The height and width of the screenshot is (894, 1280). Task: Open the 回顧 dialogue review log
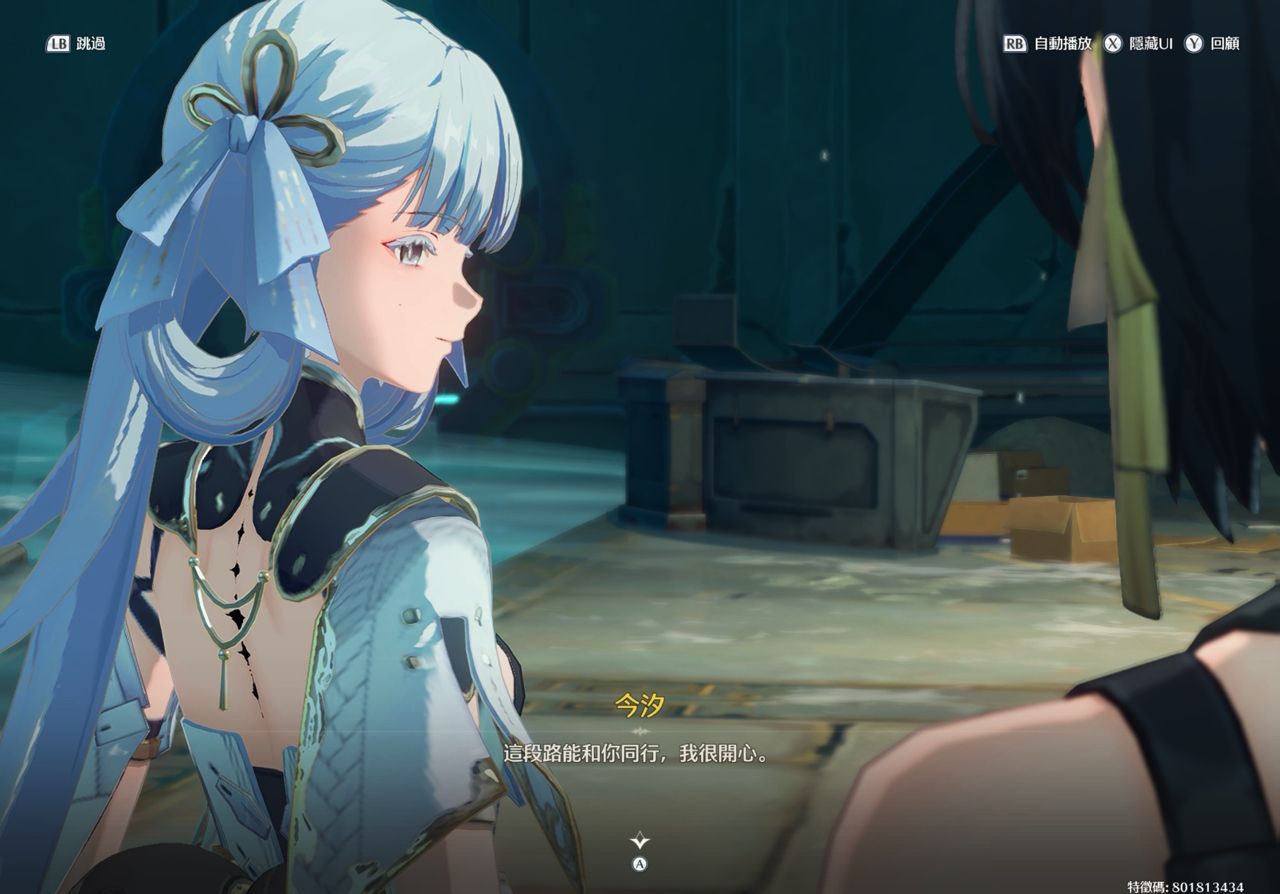pyautogui.click(x=1213, y=44)
